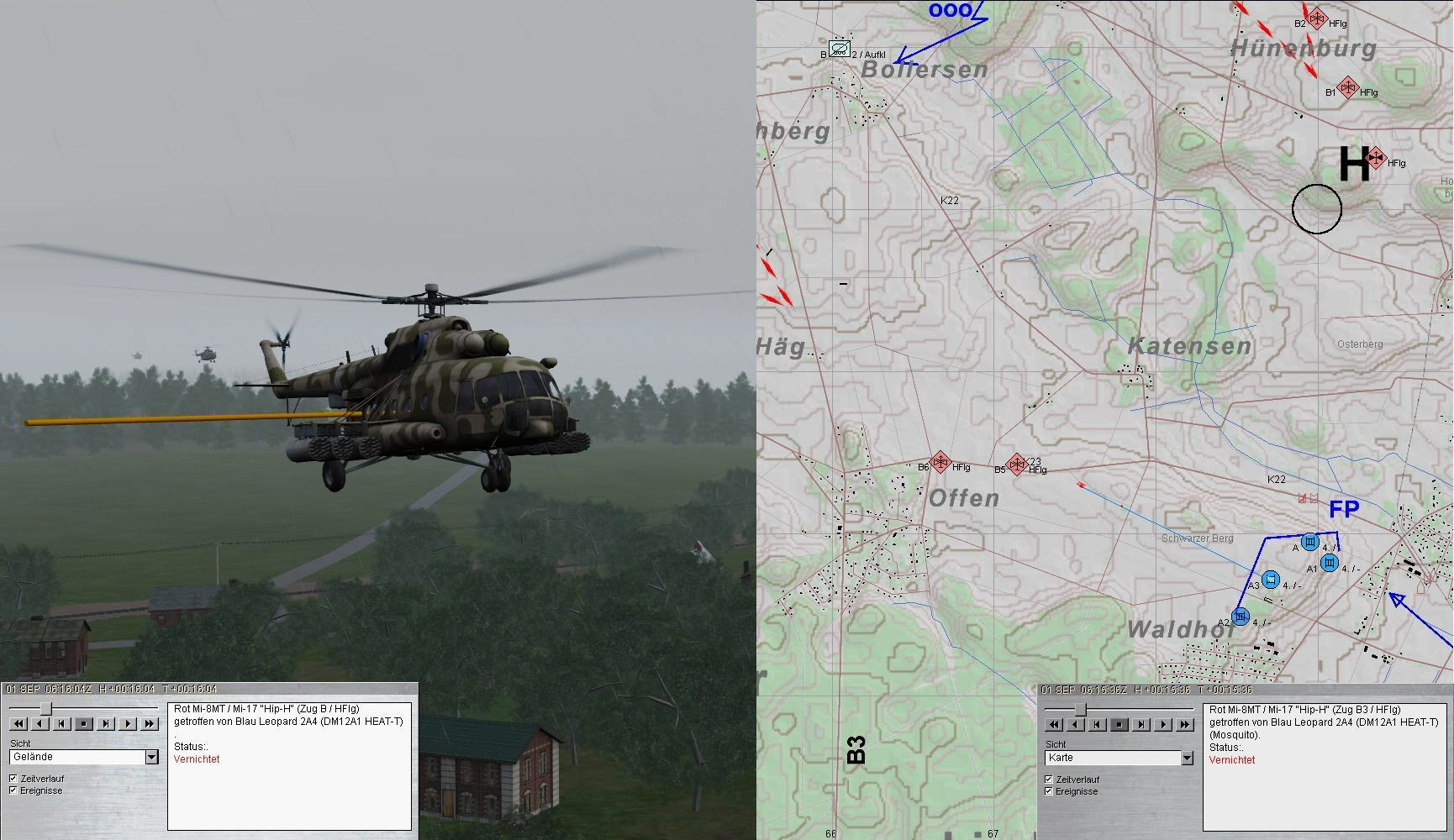Play forward in the Gelände view panel
The height and width of the screenshot is (840, 1454).
click(x=128, y=723)
